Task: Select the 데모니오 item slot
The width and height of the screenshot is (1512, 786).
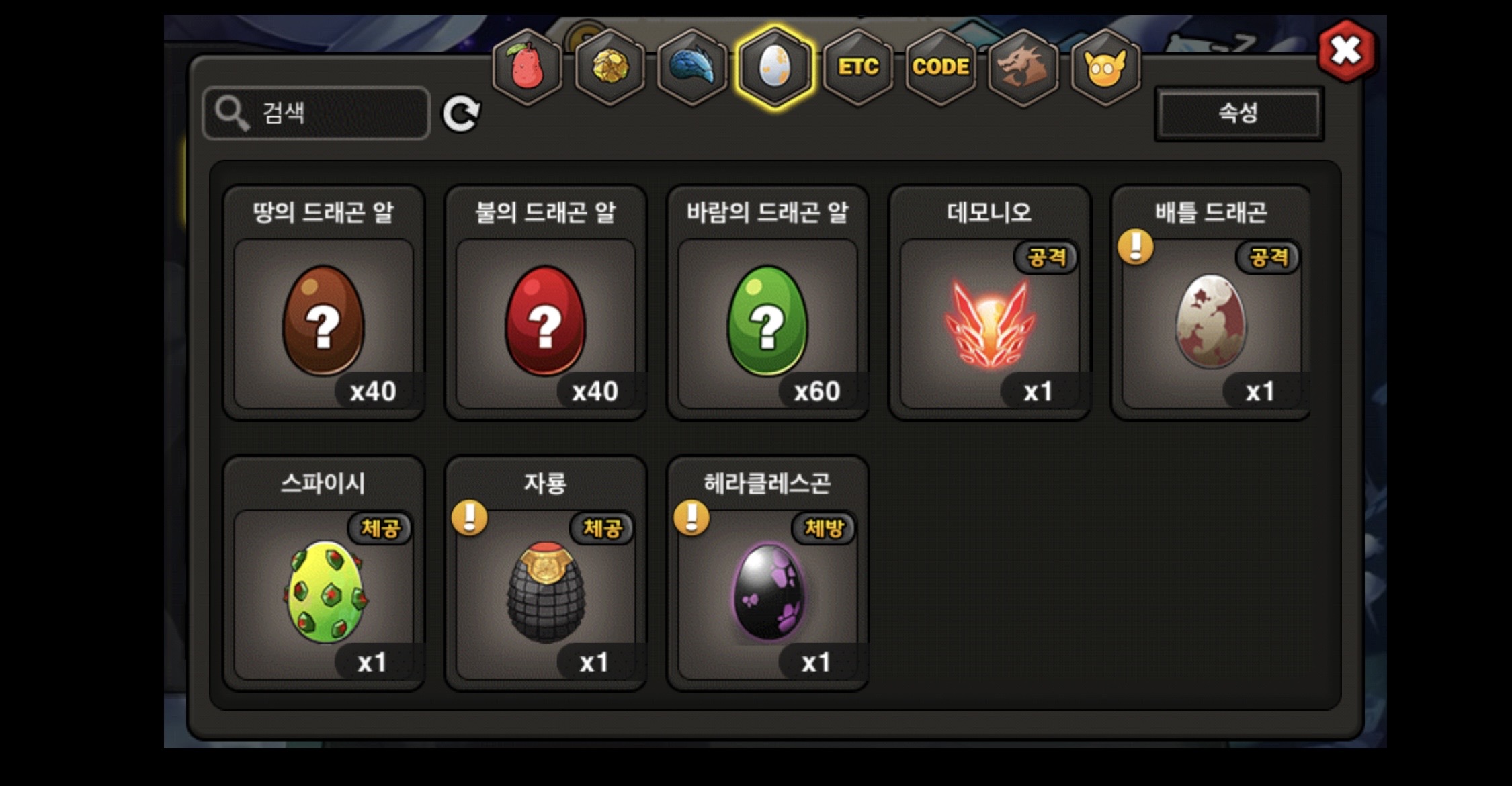Action: click(x=989, y=321)
